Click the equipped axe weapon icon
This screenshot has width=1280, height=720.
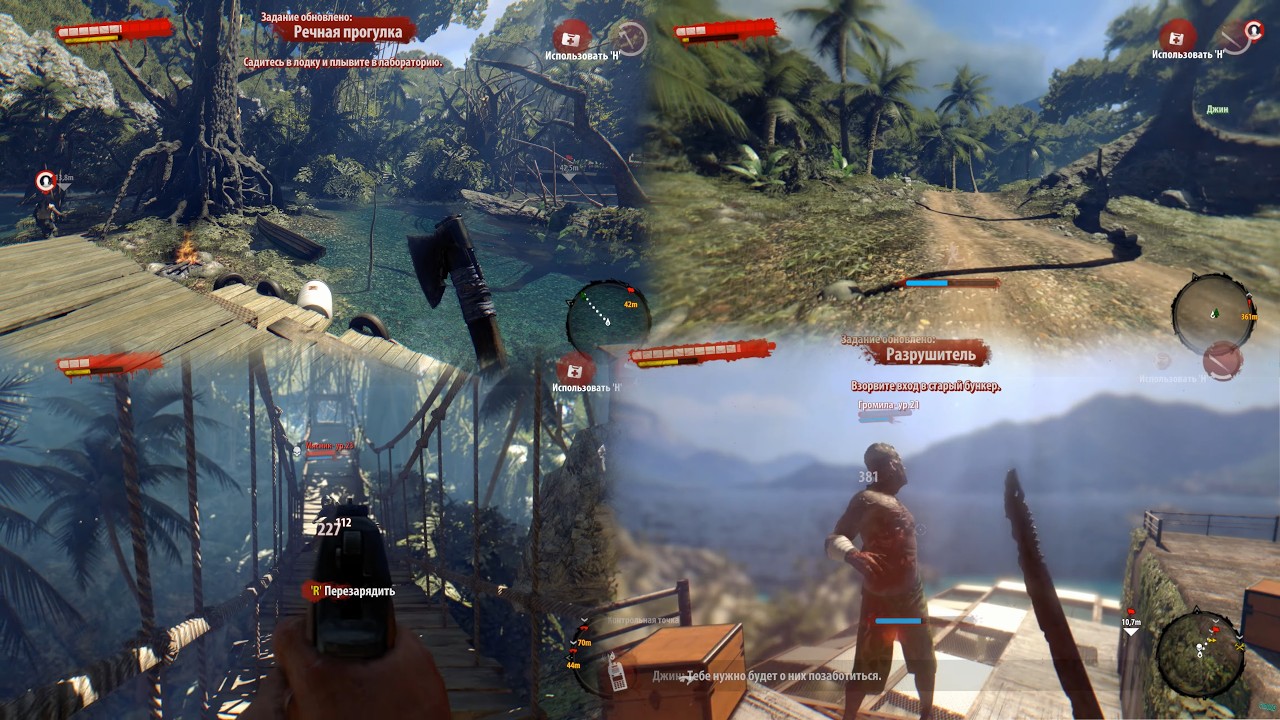[630, 39]
